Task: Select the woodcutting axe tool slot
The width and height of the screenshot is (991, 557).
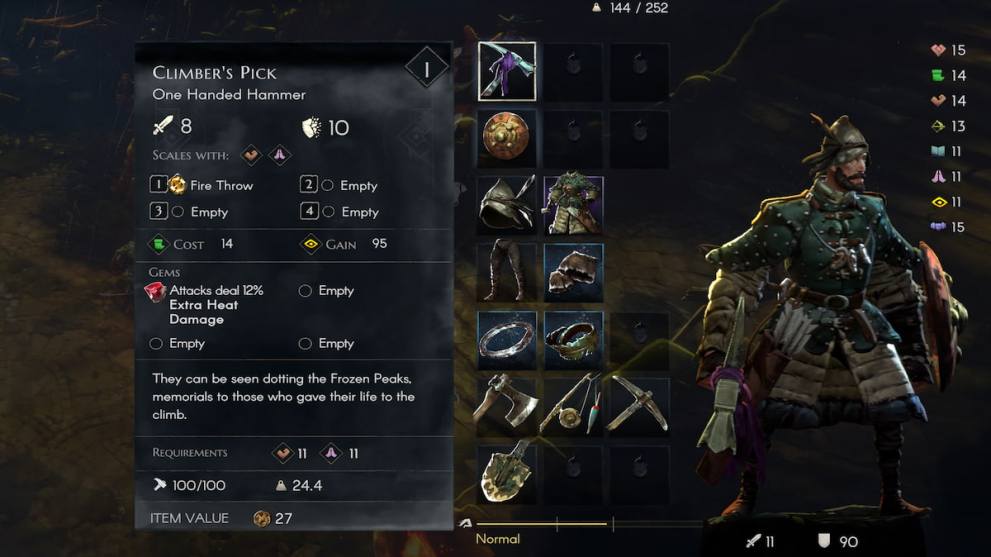Action: (507, 404)
